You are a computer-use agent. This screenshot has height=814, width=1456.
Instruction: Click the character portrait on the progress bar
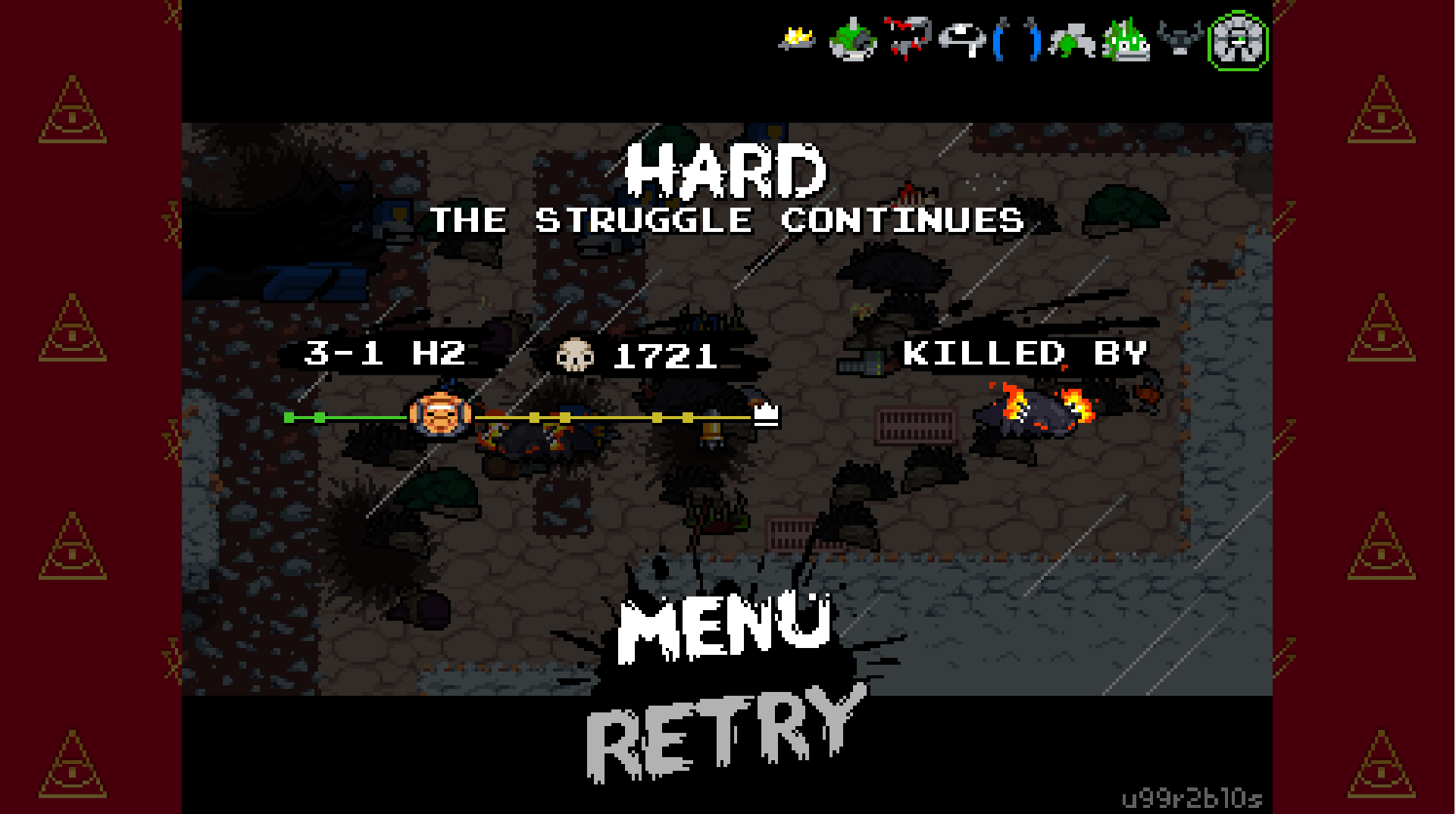pyautogui.click(x=439, y=415)
